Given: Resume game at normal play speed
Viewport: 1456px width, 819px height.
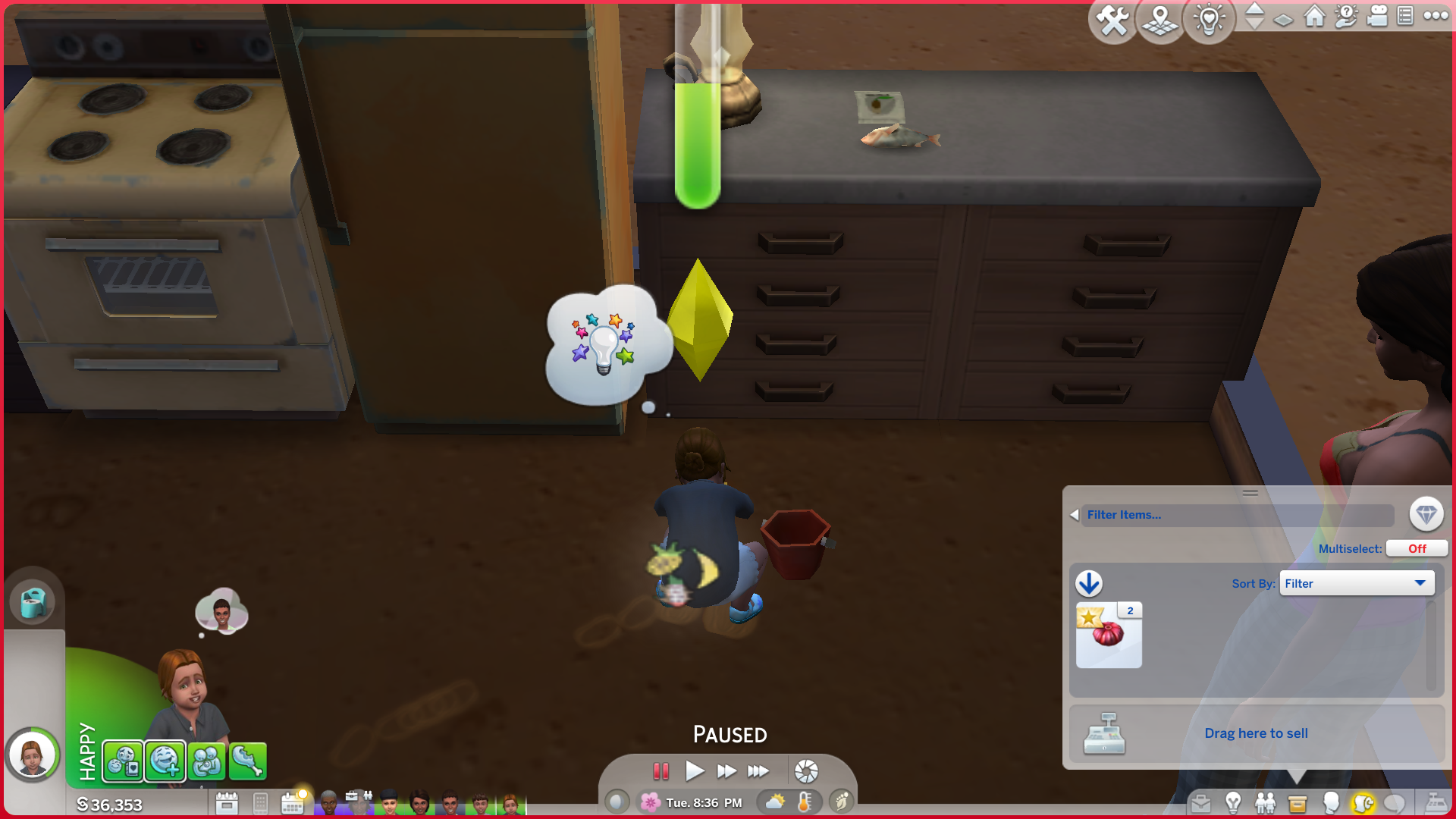Looking at the screenshot, I should tap(694, 771).
